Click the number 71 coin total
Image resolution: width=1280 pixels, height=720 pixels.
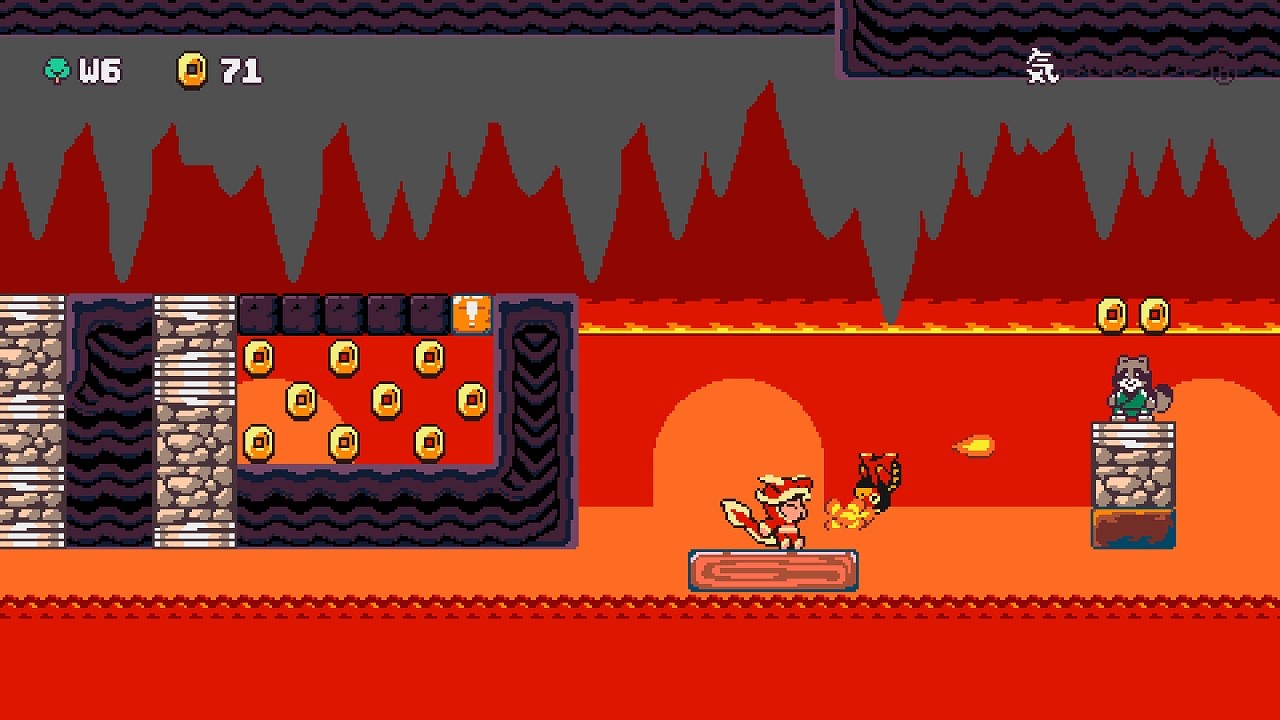point(240,70)
